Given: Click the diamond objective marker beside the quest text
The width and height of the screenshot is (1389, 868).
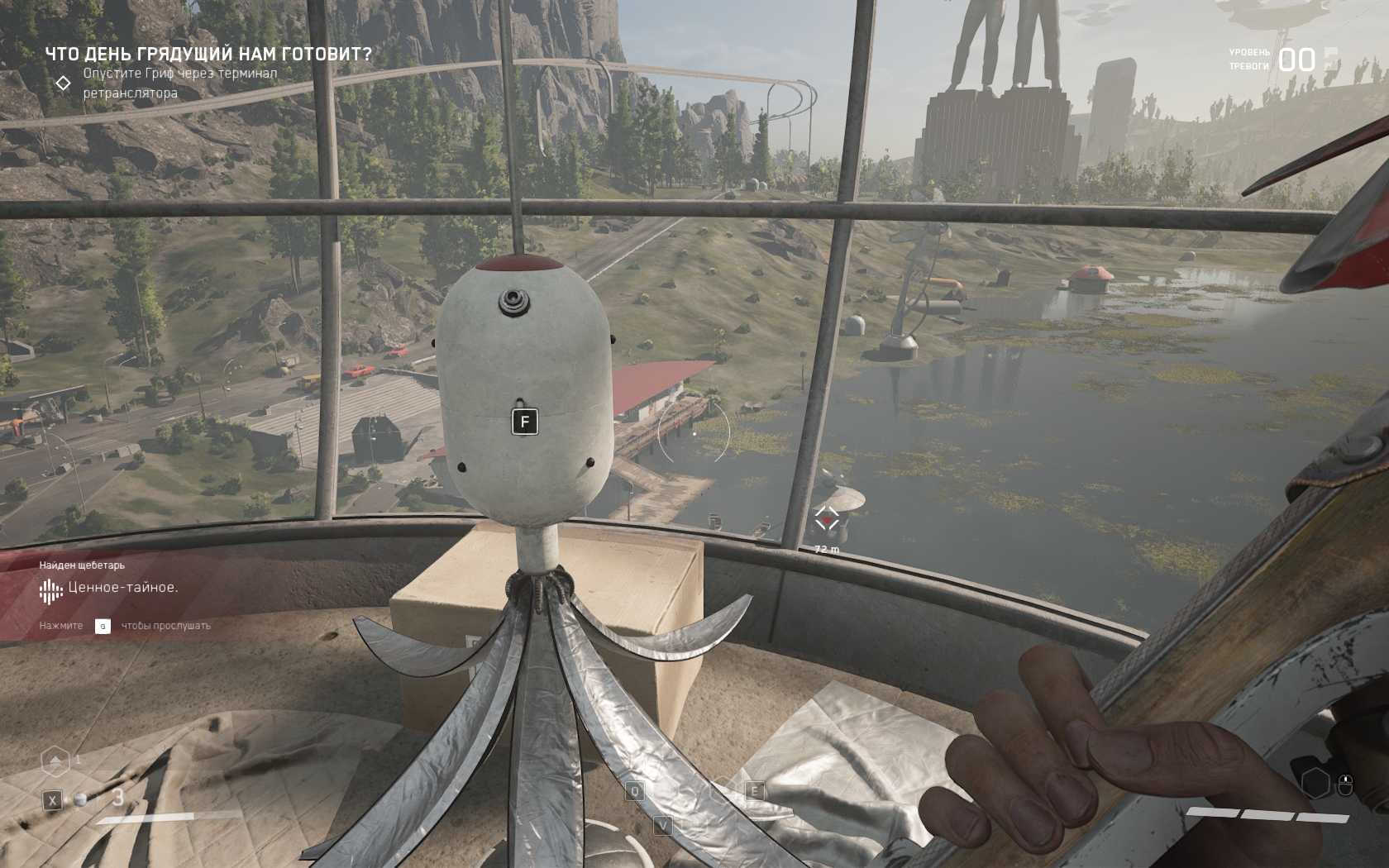Looking at the screenshot, I should [x=63, y=83].
